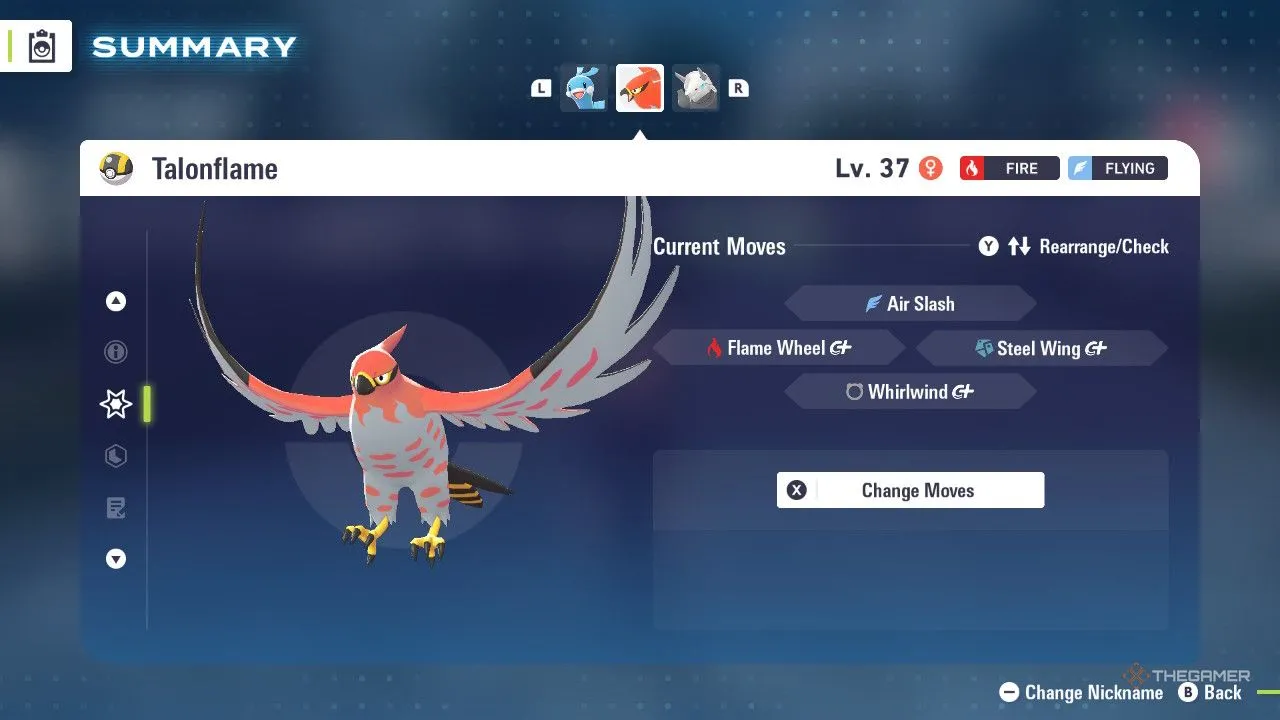
Task: Select the shield icon in the left sidebar
Action: (115, 456)
